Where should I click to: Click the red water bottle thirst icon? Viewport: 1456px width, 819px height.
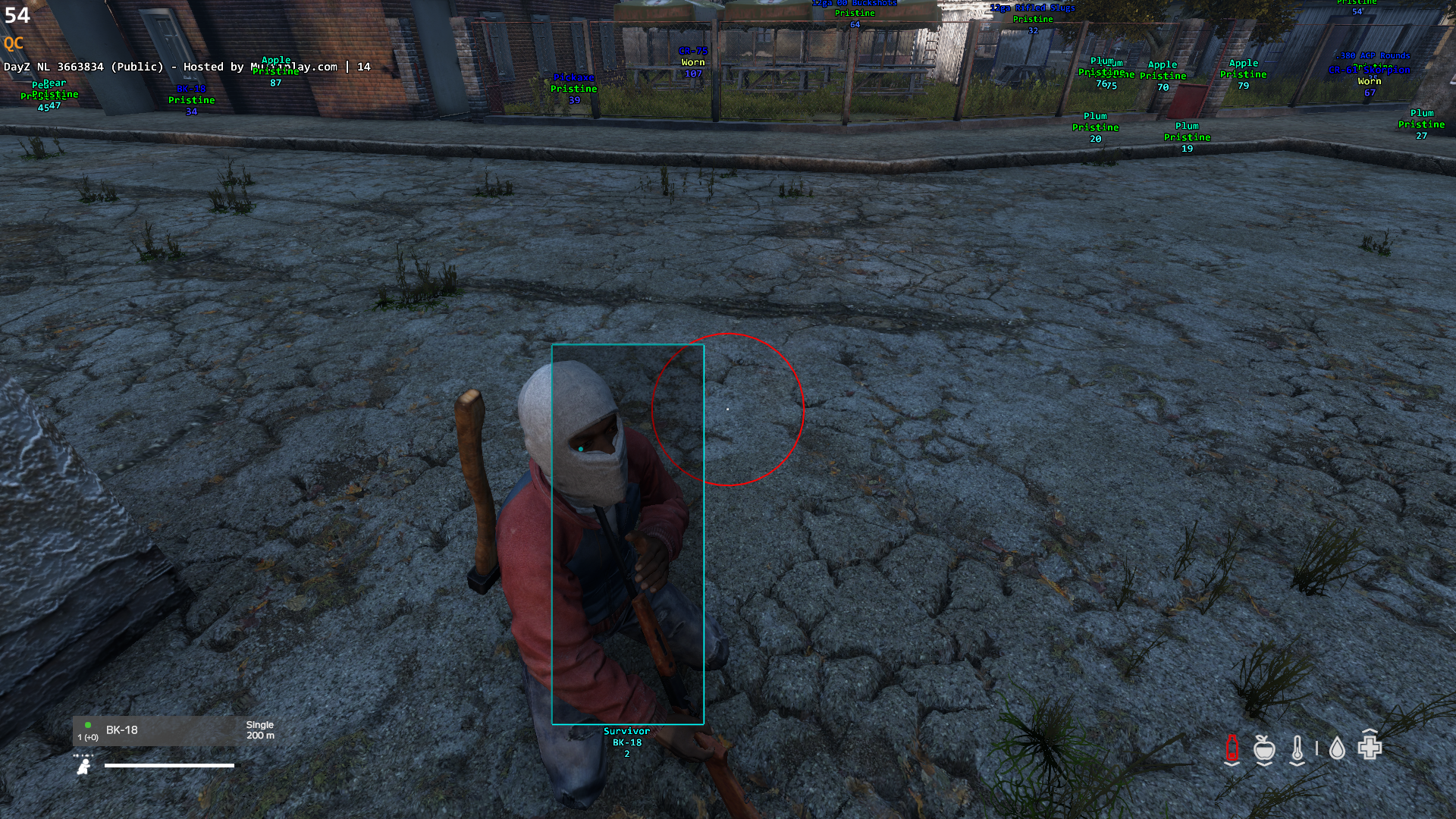(1232, 748)
